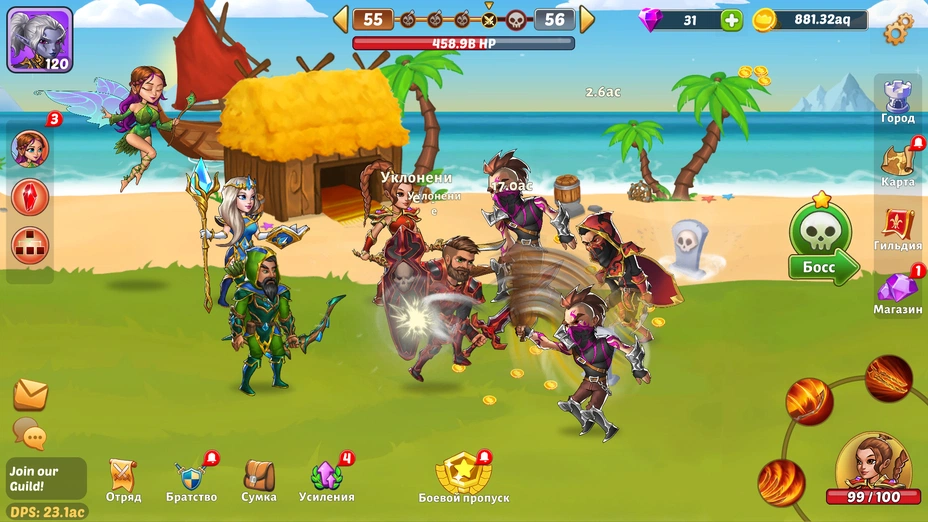Open the Гильдия guild menu
This screenshot has height=522, width=928.
[x=897, y=230]
